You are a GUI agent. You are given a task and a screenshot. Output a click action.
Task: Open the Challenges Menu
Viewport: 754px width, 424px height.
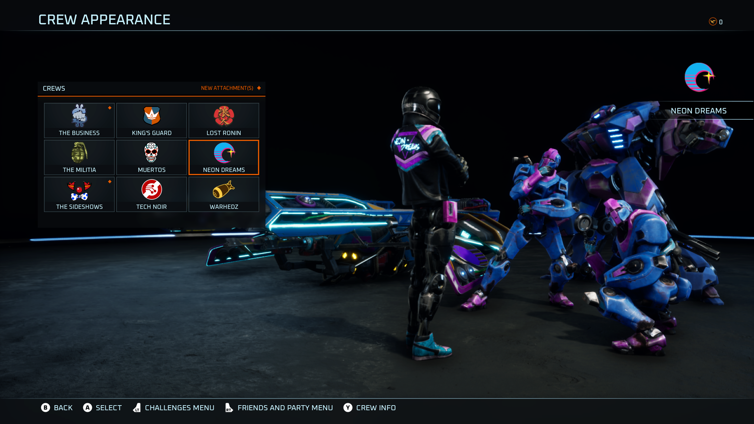tap(173, 408)
